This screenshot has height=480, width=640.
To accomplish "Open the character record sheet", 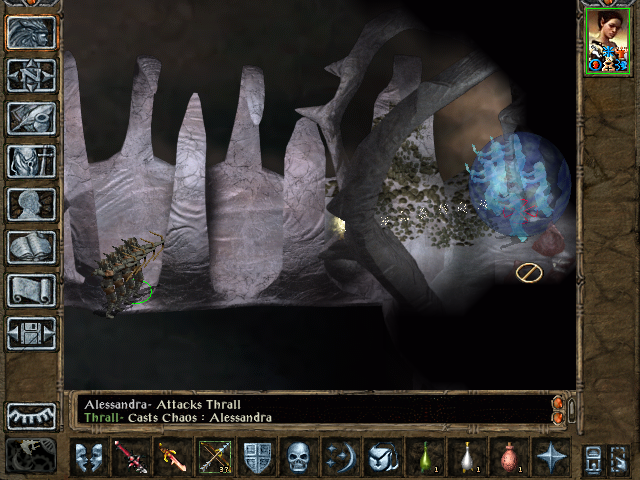I will click(31, 204).
